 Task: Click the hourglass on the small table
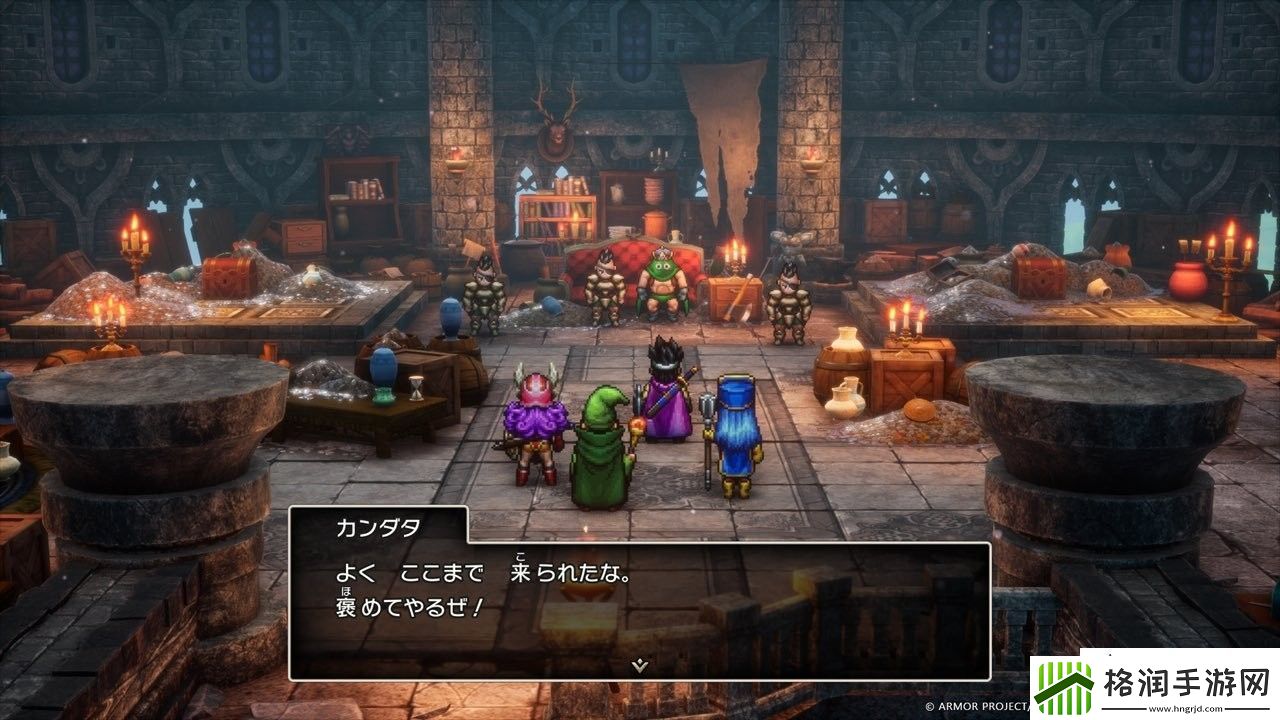tap(414, 390)
